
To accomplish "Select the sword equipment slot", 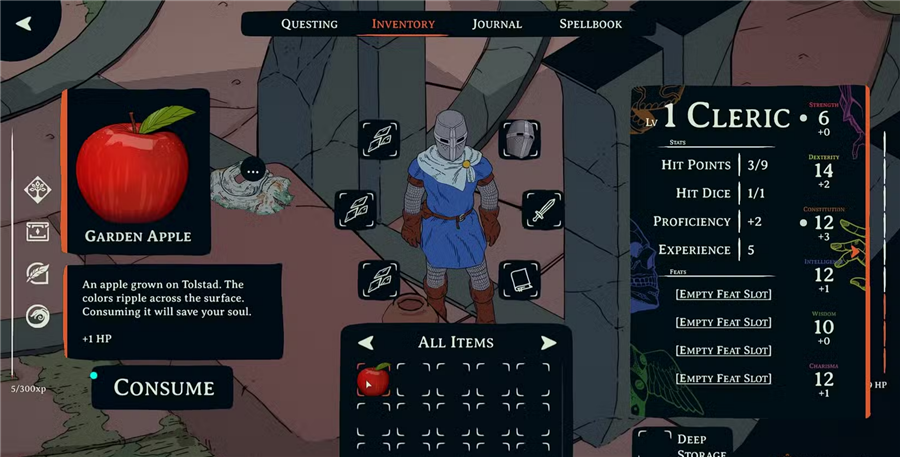I will 542,210.
